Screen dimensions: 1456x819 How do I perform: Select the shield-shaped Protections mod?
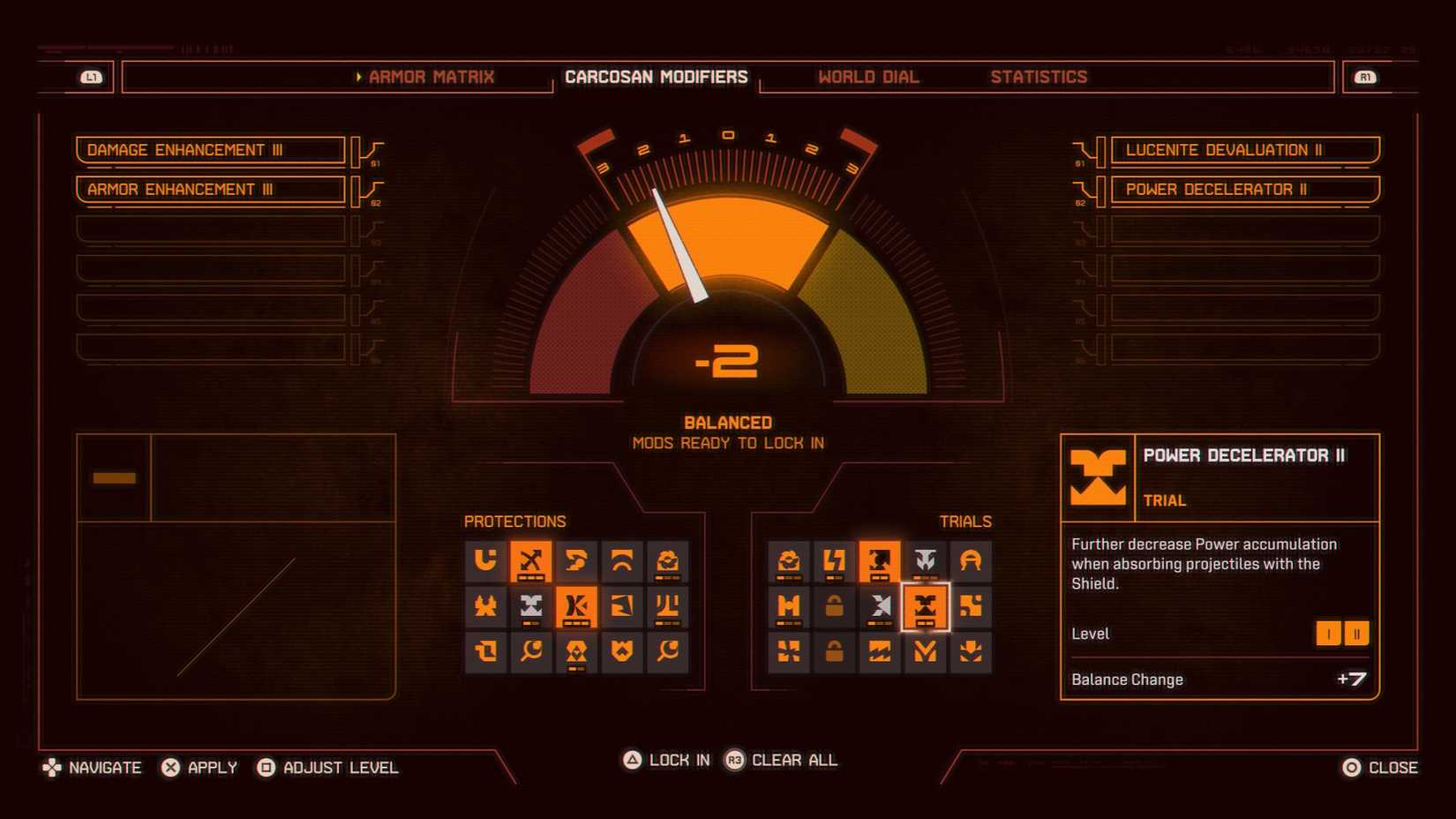tap(624, 653)
